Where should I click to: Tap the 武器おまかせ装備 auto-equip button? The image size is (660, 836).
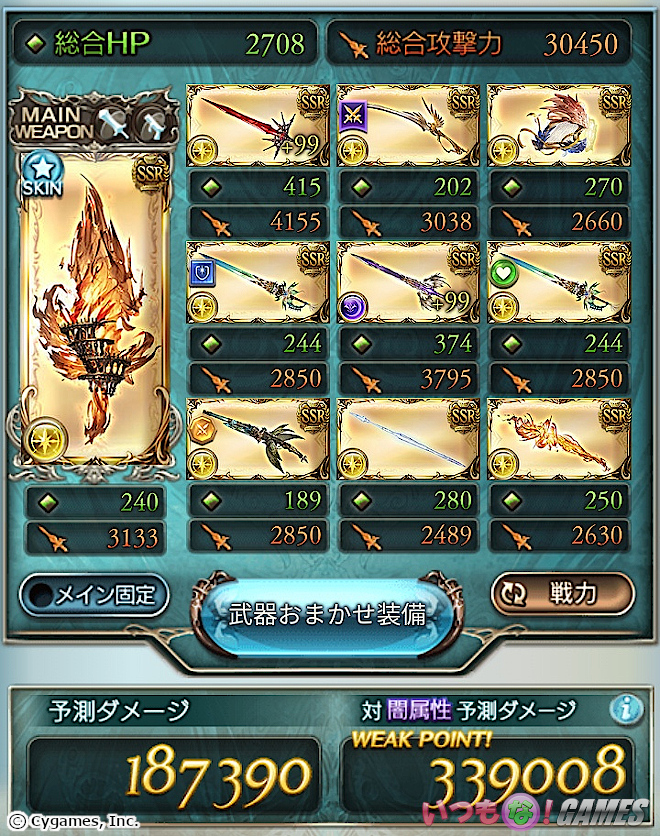point(329,614)
